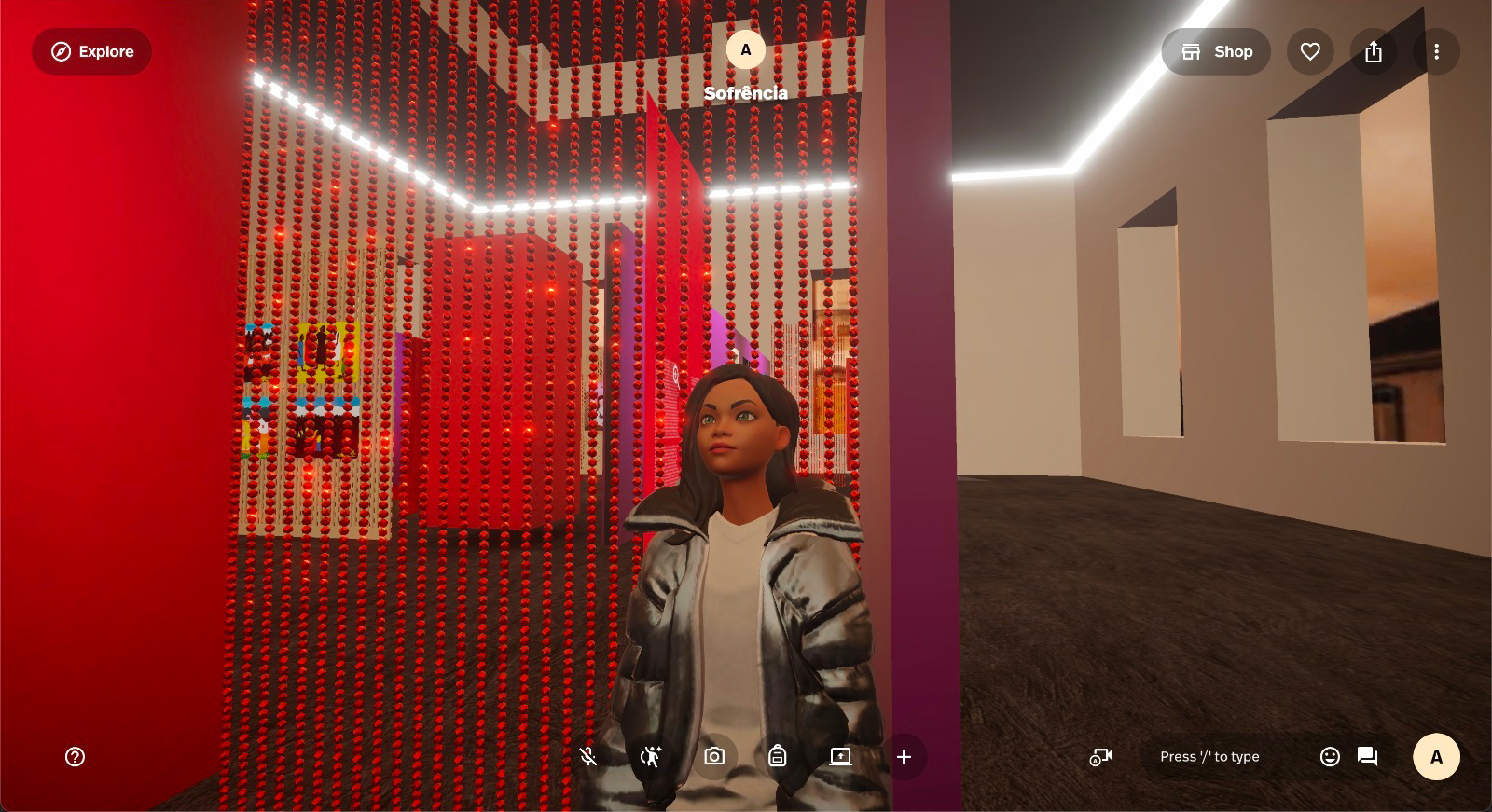The image size is (1492, 812).
Task: Toggle the muted microphone
Action: (x=587, y=757)
